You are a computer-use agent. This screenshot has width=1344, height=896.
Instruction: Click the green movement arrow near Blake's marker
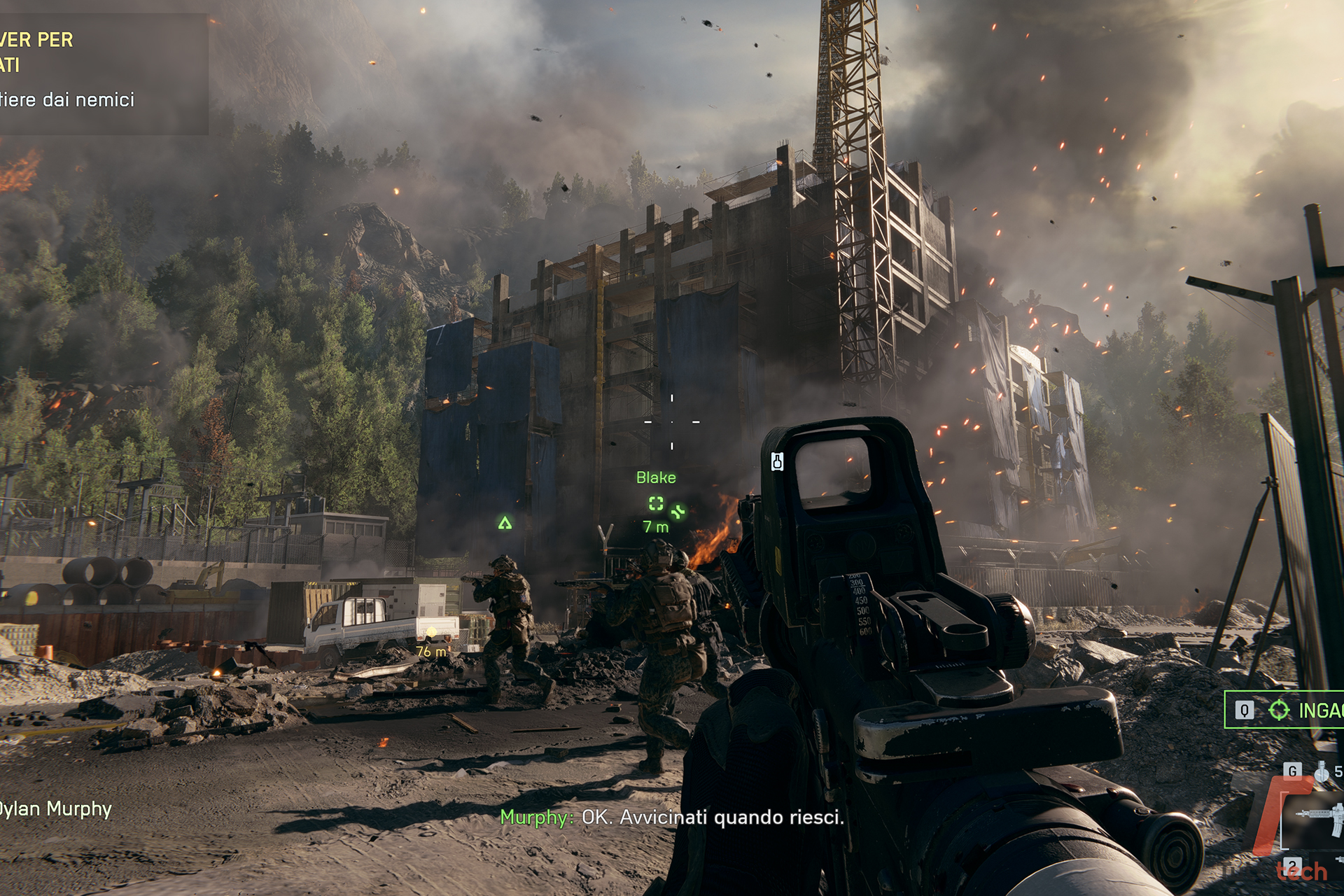pos(676,512)
